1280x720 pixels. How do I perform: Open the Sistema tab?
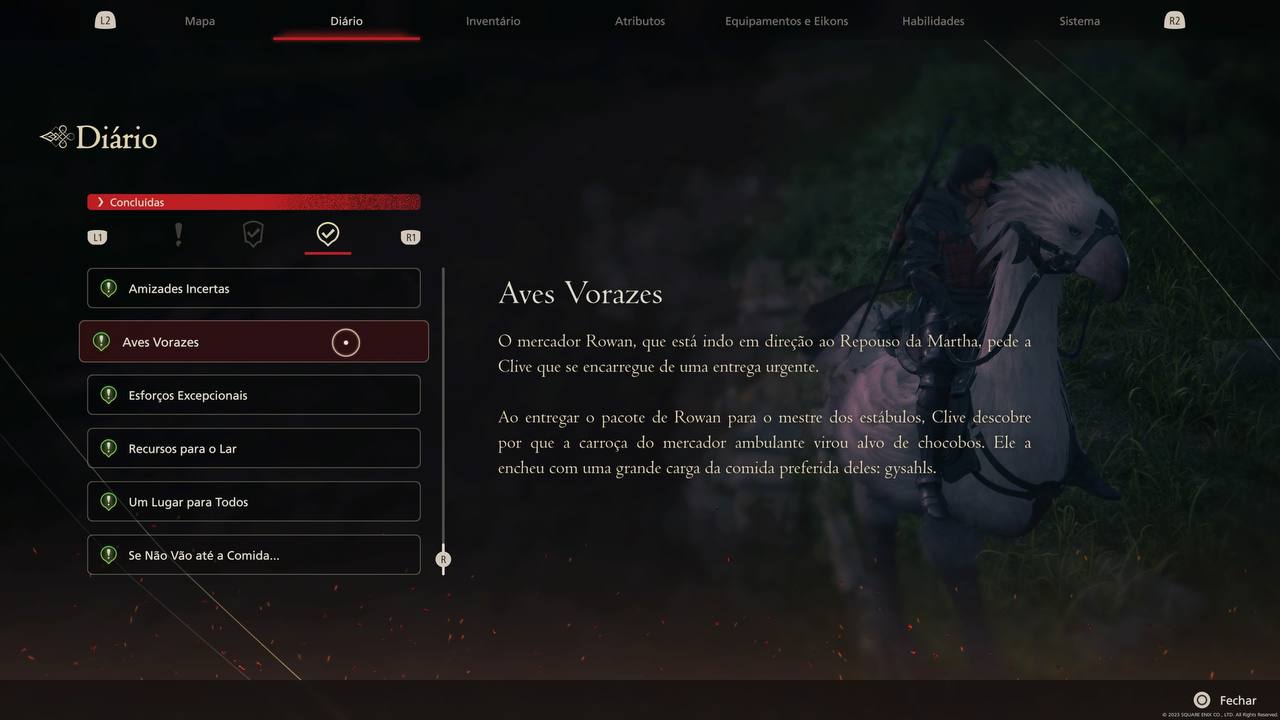click(x=1080, y=21)
